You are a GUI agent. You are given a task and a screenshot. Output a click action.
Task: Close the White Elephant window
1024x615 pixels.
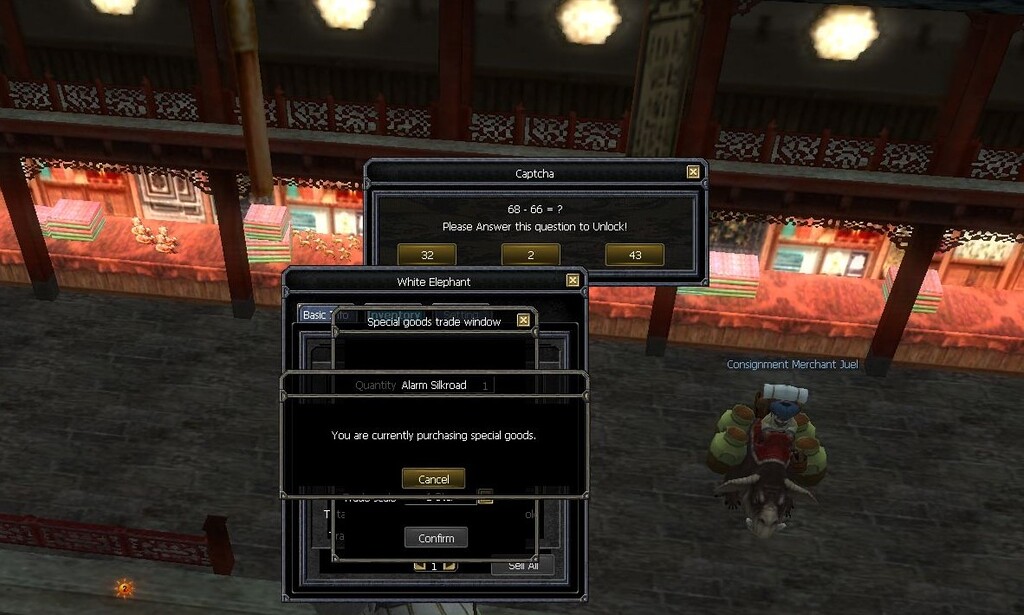[573, 281]
